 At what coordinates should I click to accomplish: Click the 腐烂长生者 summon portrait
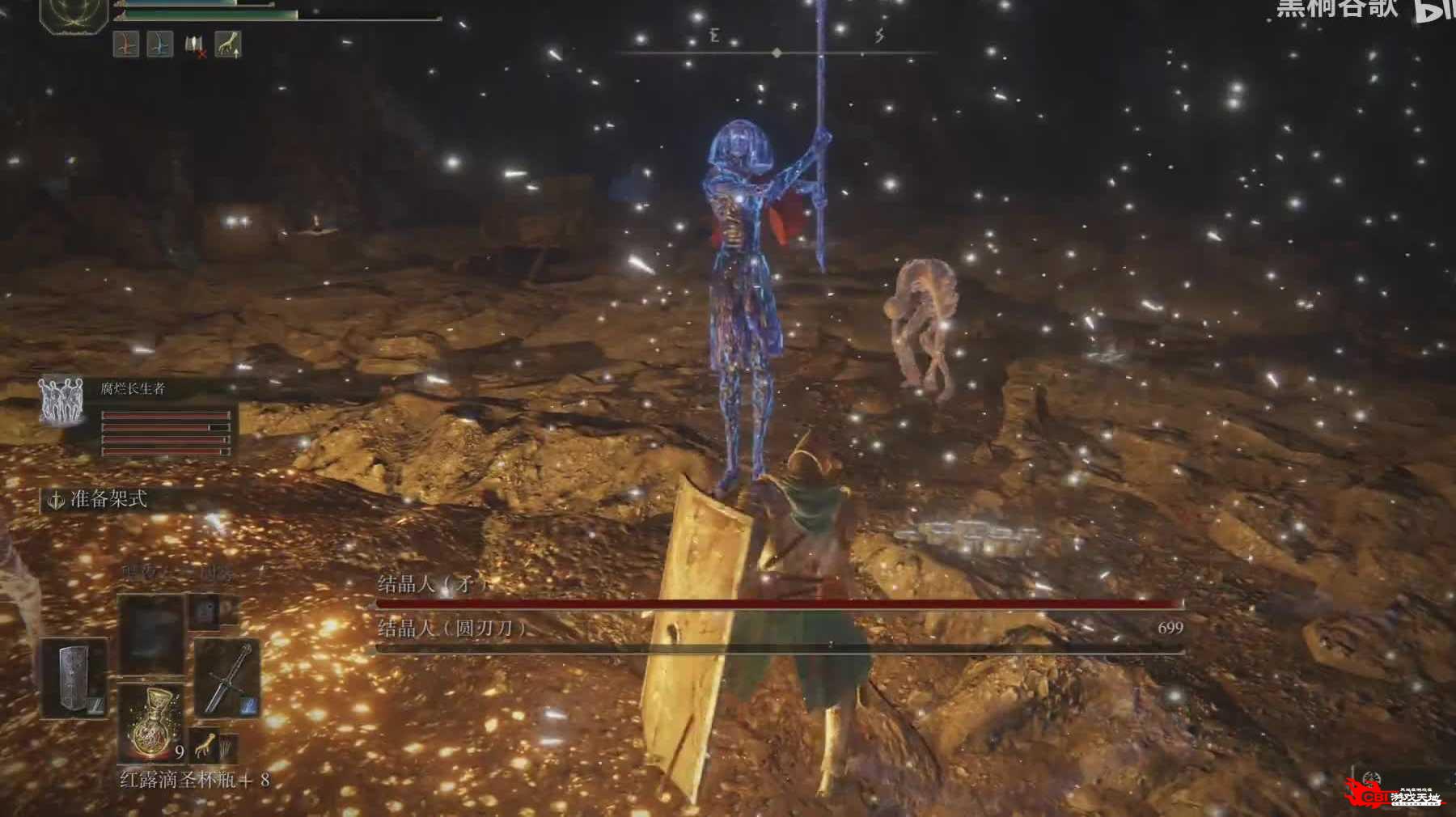tap(61, 402)
